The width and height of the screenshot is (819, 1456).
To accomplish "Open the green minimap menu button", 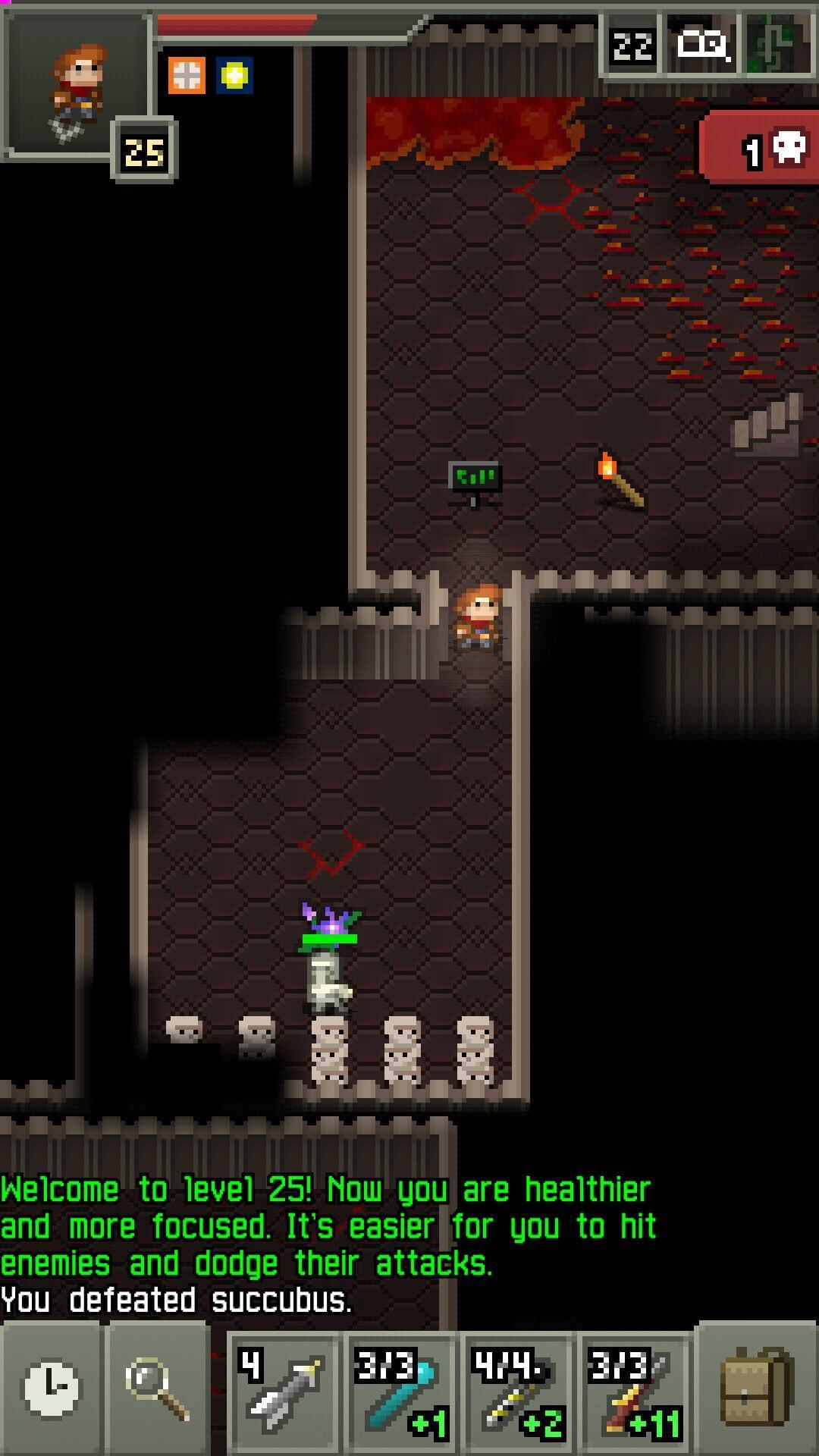I will point(780,47).
